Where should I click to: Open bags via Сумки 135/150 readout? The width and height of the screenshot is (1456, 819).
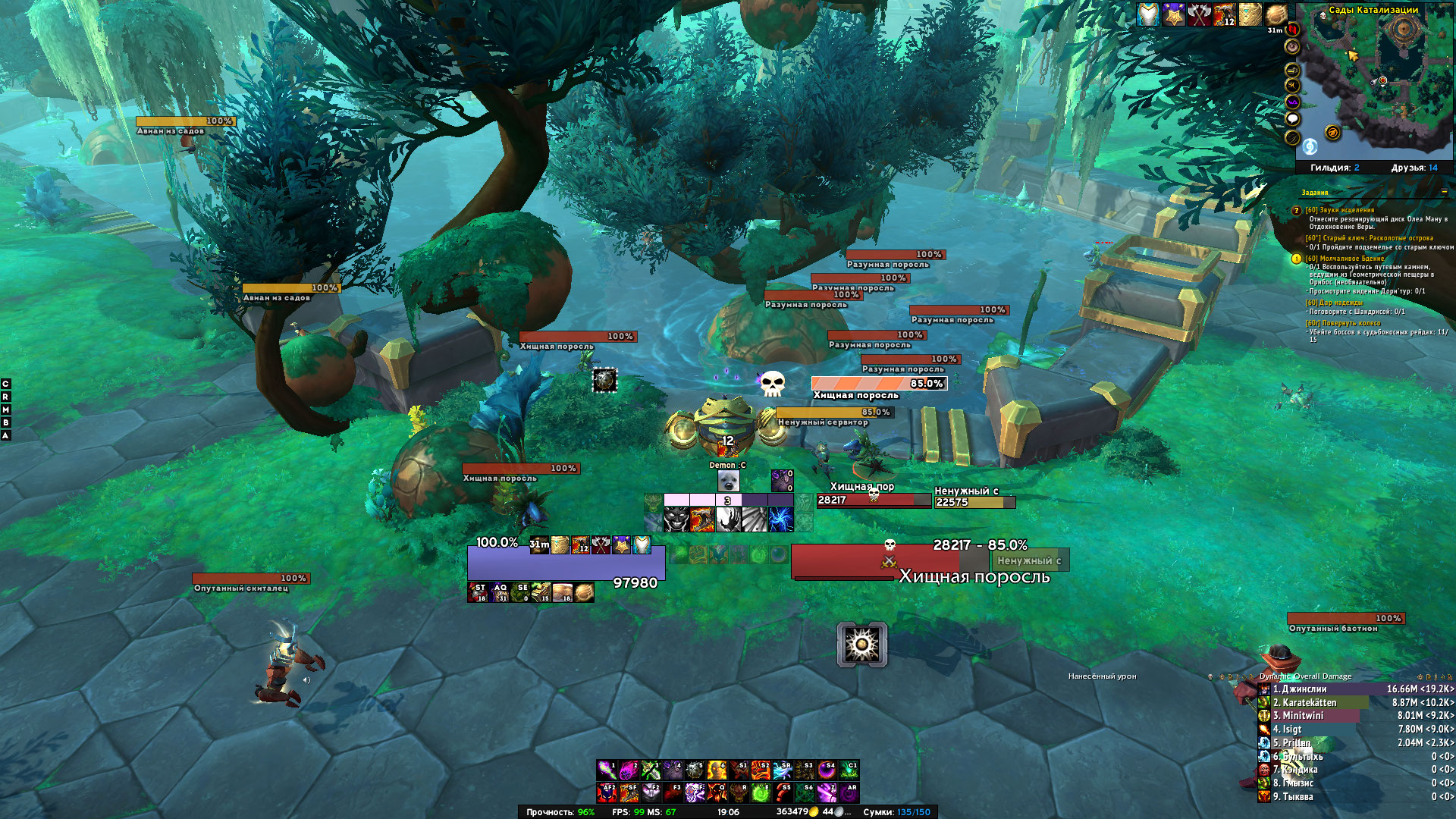tap(896, 812)
